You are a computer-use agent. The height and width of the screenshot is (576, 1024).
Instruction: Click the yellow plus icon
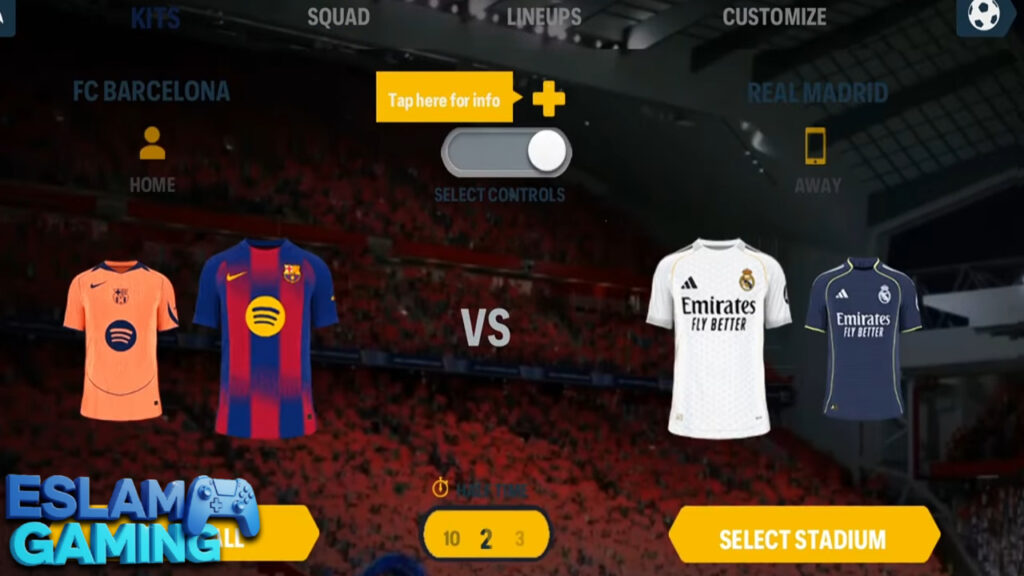pos(548,98)
